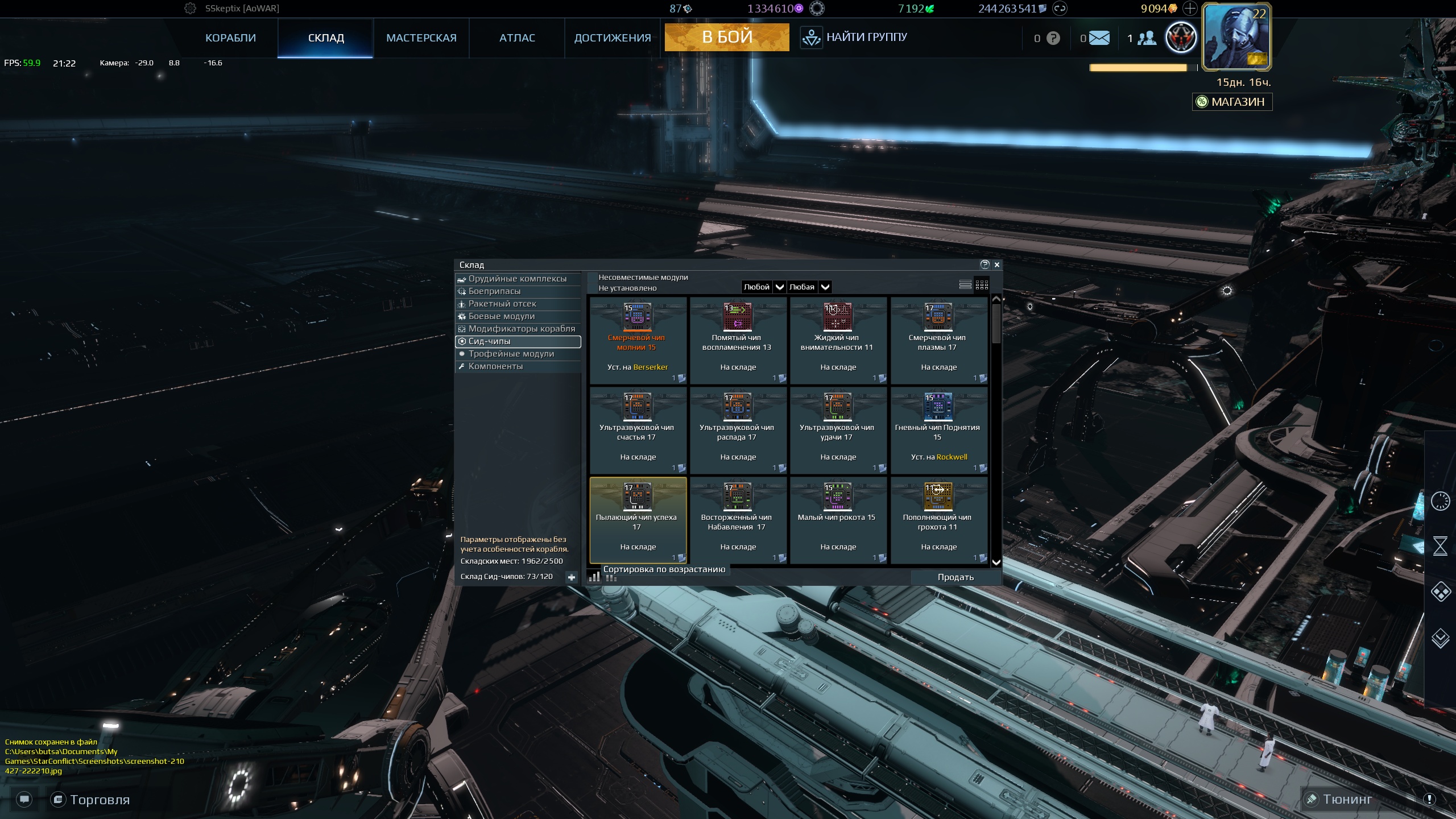
Task: Open the Торговля trade panel
Action: click(x=91, y=800)
